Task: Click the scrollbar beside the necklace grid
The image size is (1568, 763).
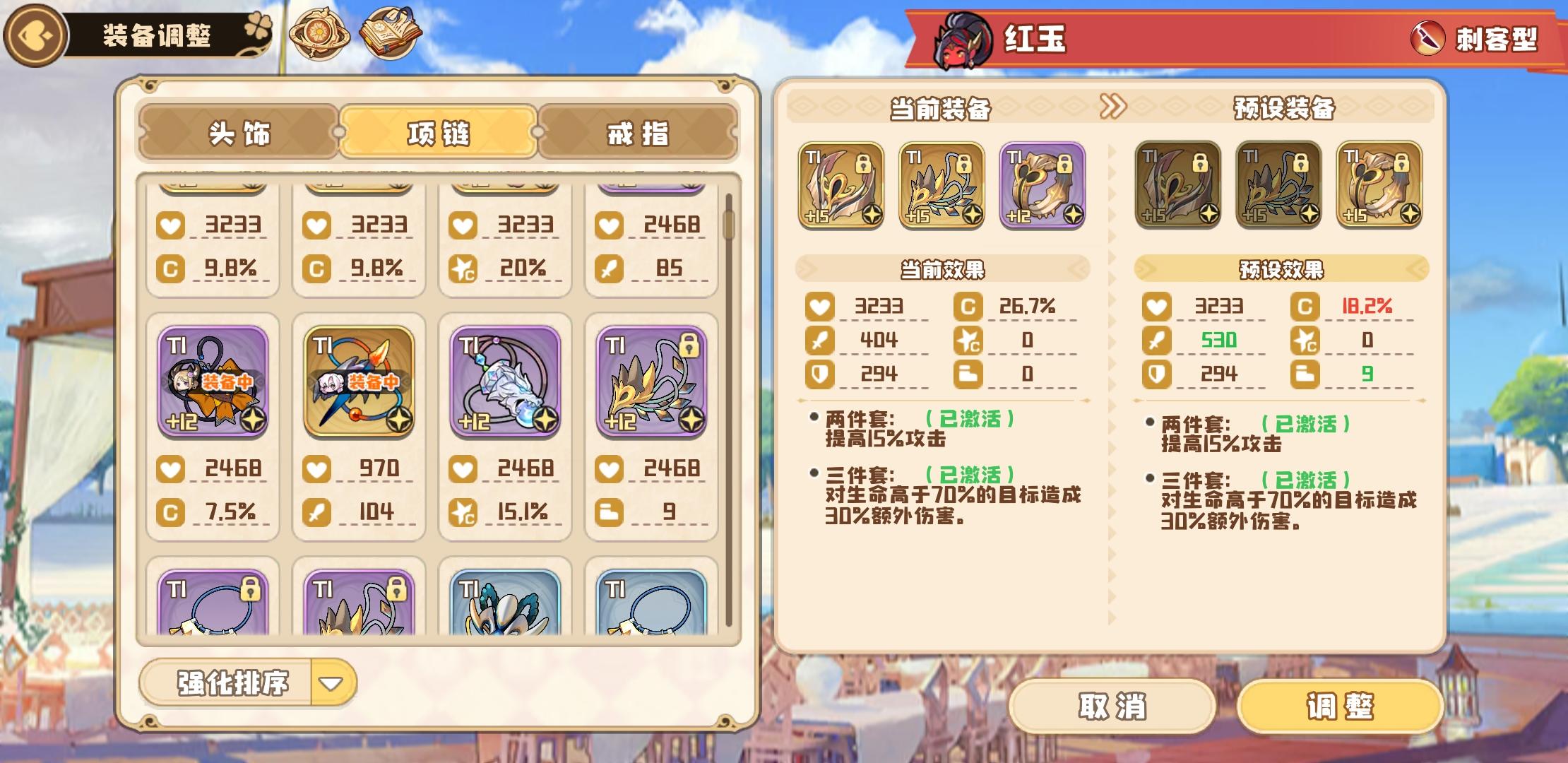Action: pyautogui.click(x=729, y=226)
